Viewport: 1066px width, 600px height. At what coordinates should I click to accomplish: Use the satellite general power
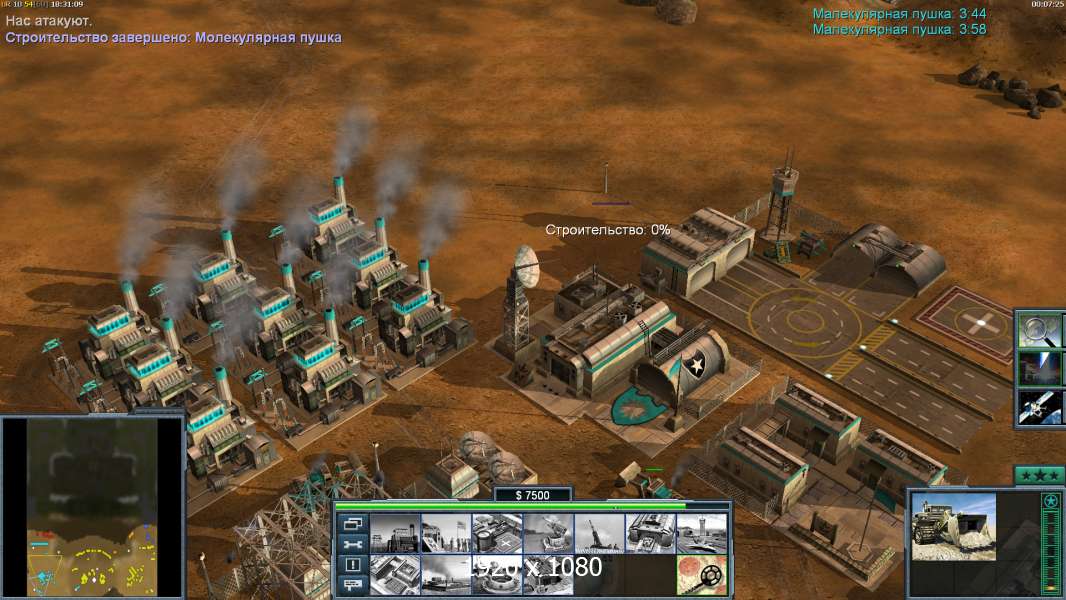click(x=1039, y=406)
